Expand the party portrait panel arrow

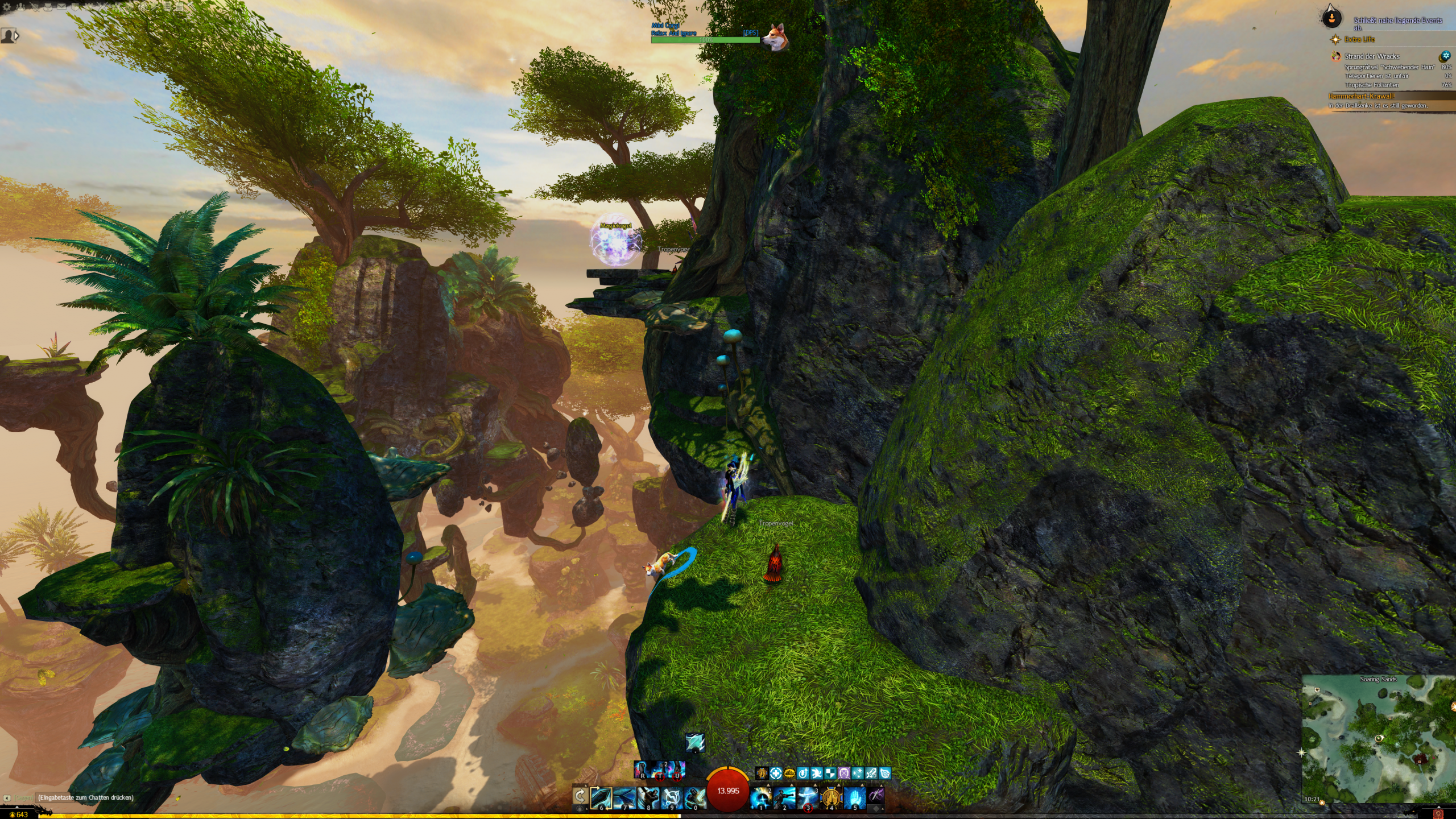pyautogui.click(x=16, y=36)
